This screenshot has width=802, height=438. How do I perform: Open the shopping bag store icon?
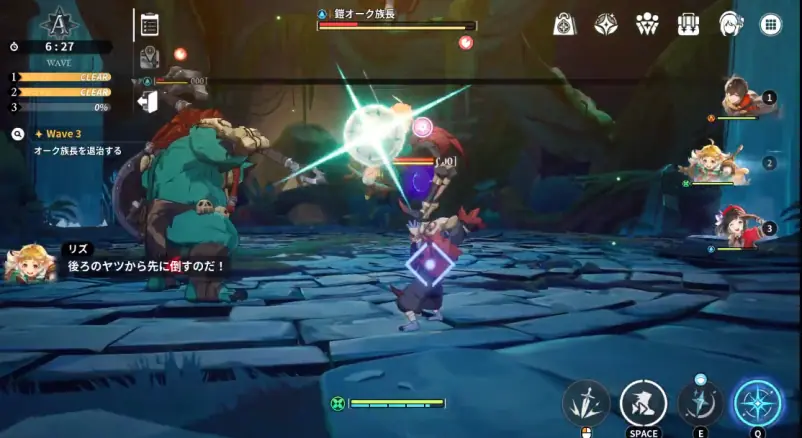564,24
